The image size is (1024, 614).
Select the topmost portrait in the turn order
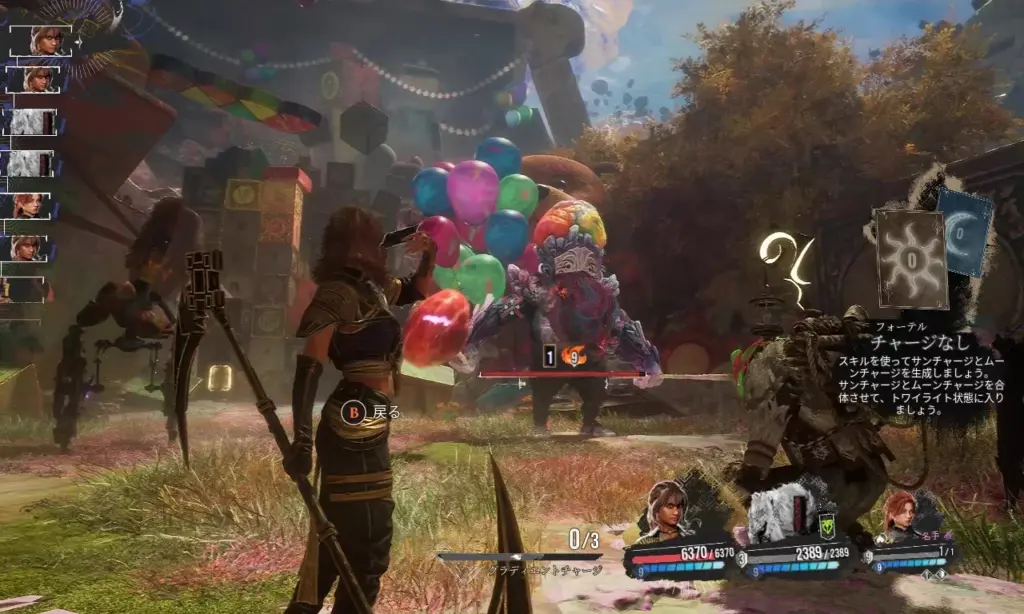coord(43,40)
